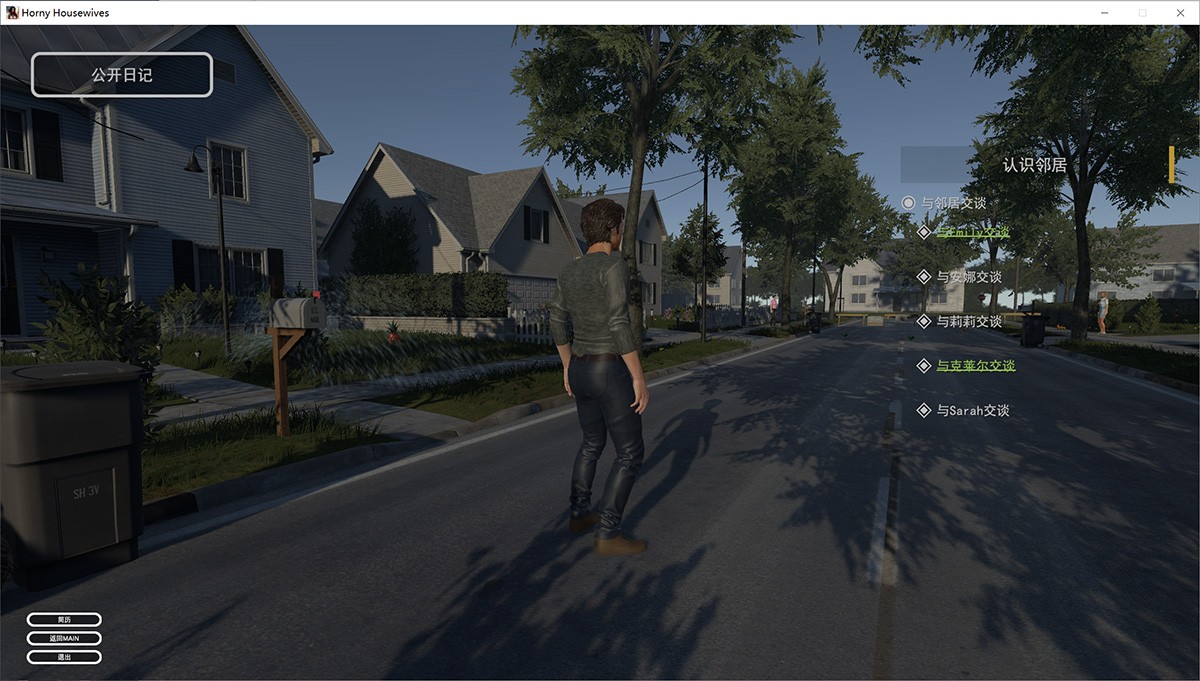Select the 与邻居交谈 objective
This screenshot has width=1200, height=681.
pyautogui.click(x=953, y=203)
